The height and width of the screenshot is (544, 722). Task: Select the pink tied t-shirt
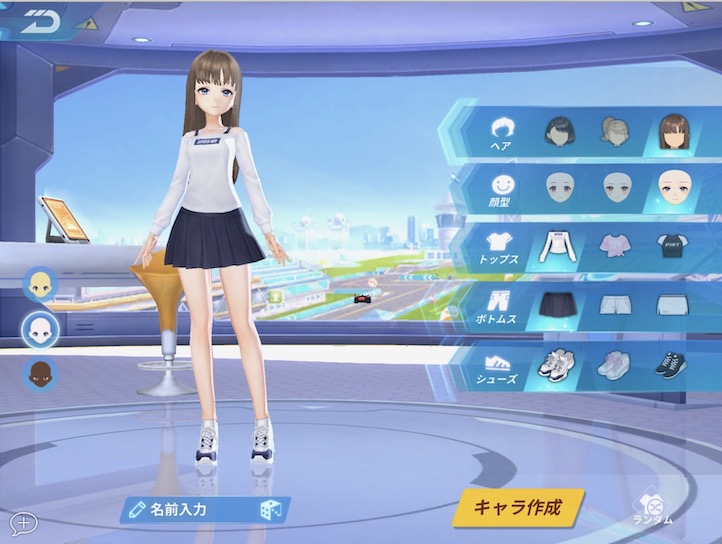pos(614,244)
